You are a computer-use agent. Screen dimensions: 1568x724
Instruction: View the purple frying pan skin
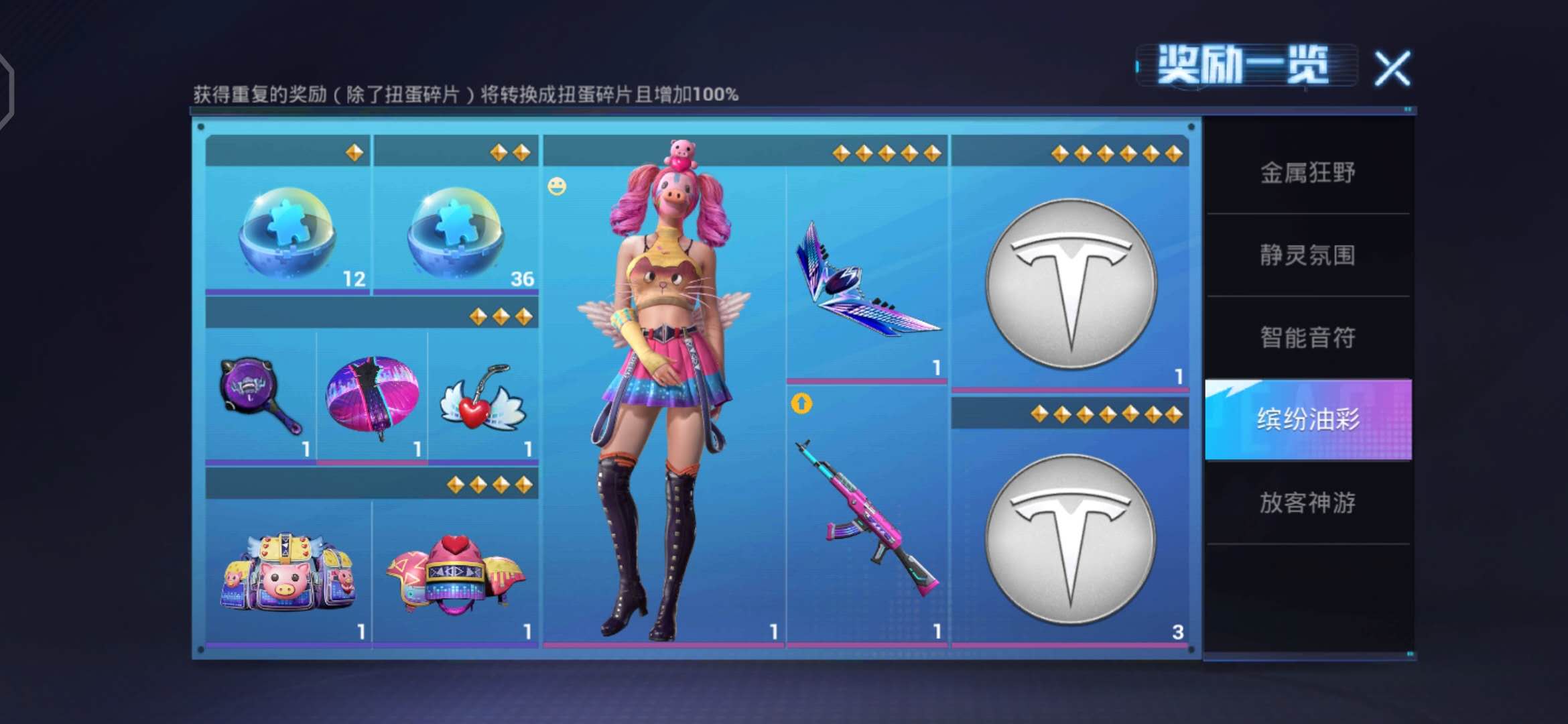tap(260, 397)
